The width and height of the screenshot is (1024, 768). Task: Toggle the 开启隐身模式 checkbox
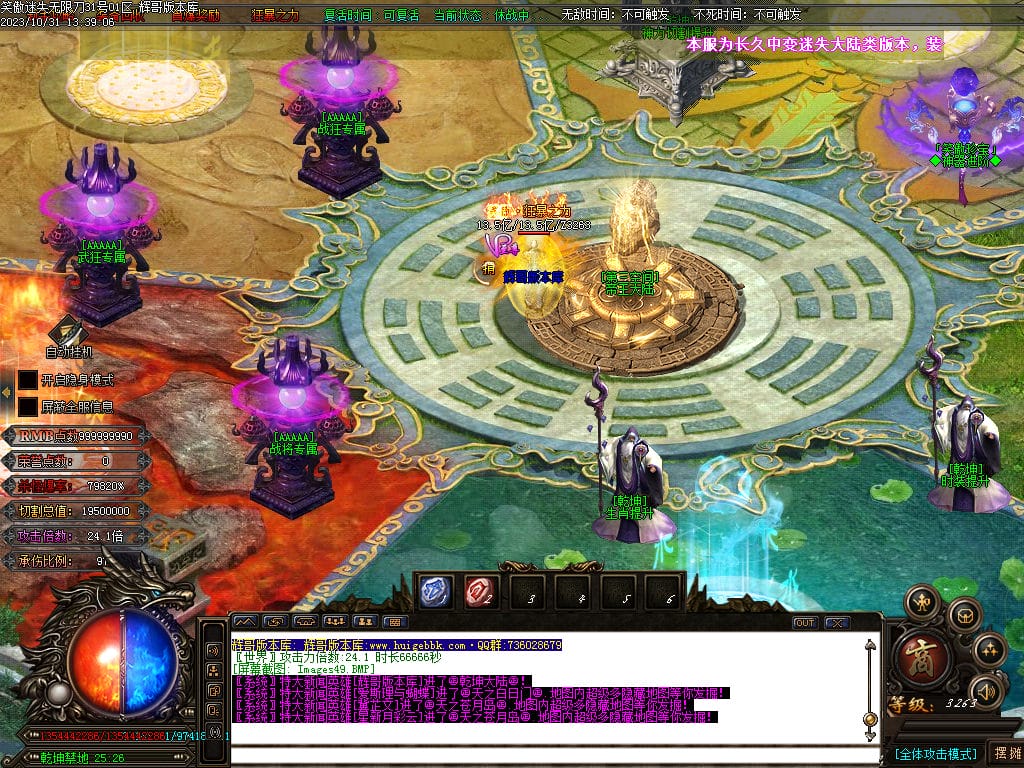[x=28, y=380]
